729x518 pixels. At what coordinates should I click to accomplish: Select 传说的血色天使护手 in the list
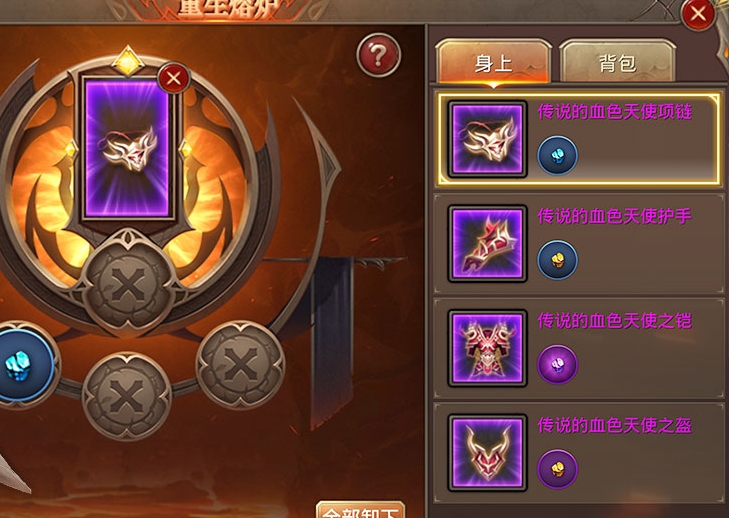(579, 244)
